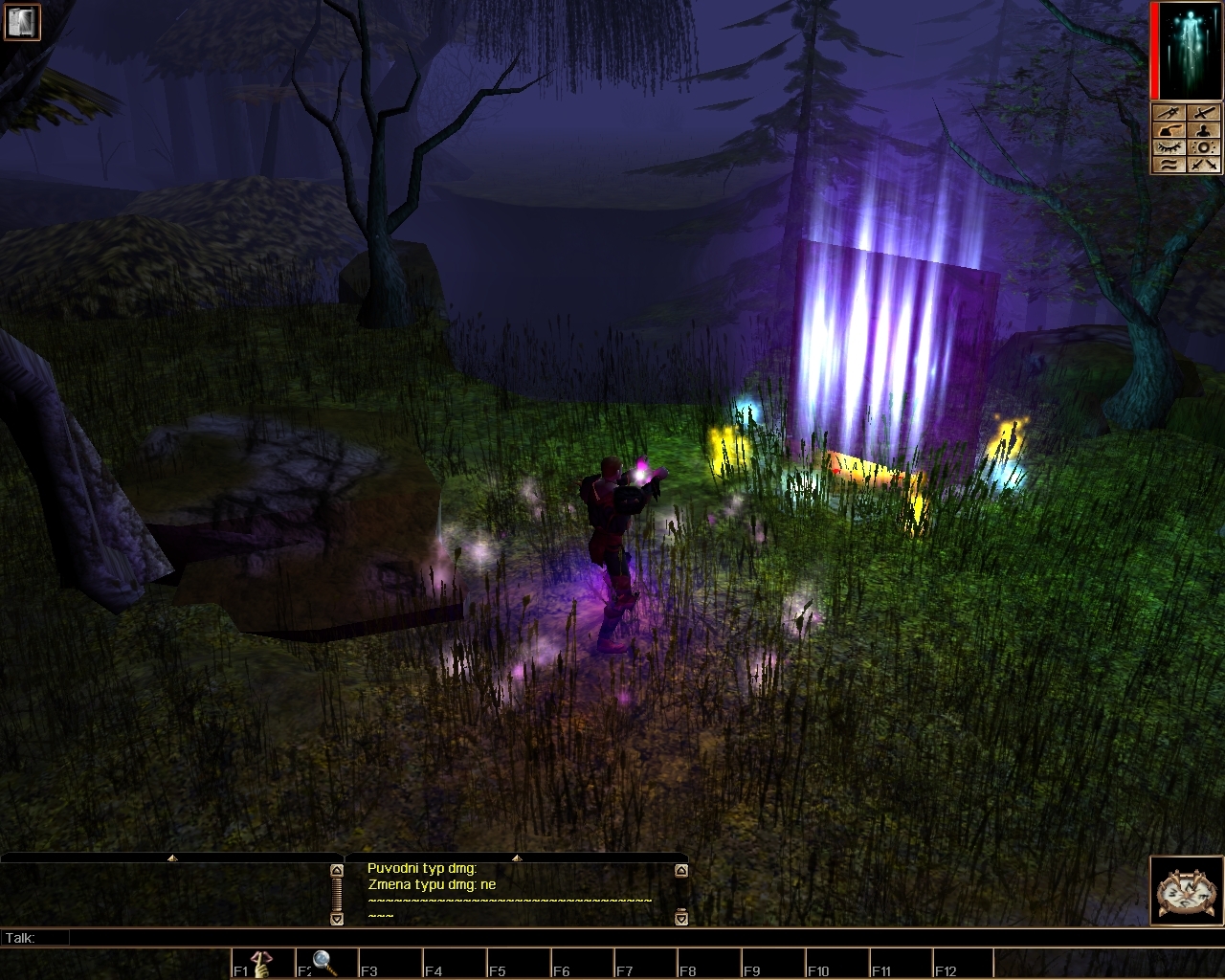Use the F2 magnifying glass quickslot
Screen dimensions: 1225x980
pos(324,963)
